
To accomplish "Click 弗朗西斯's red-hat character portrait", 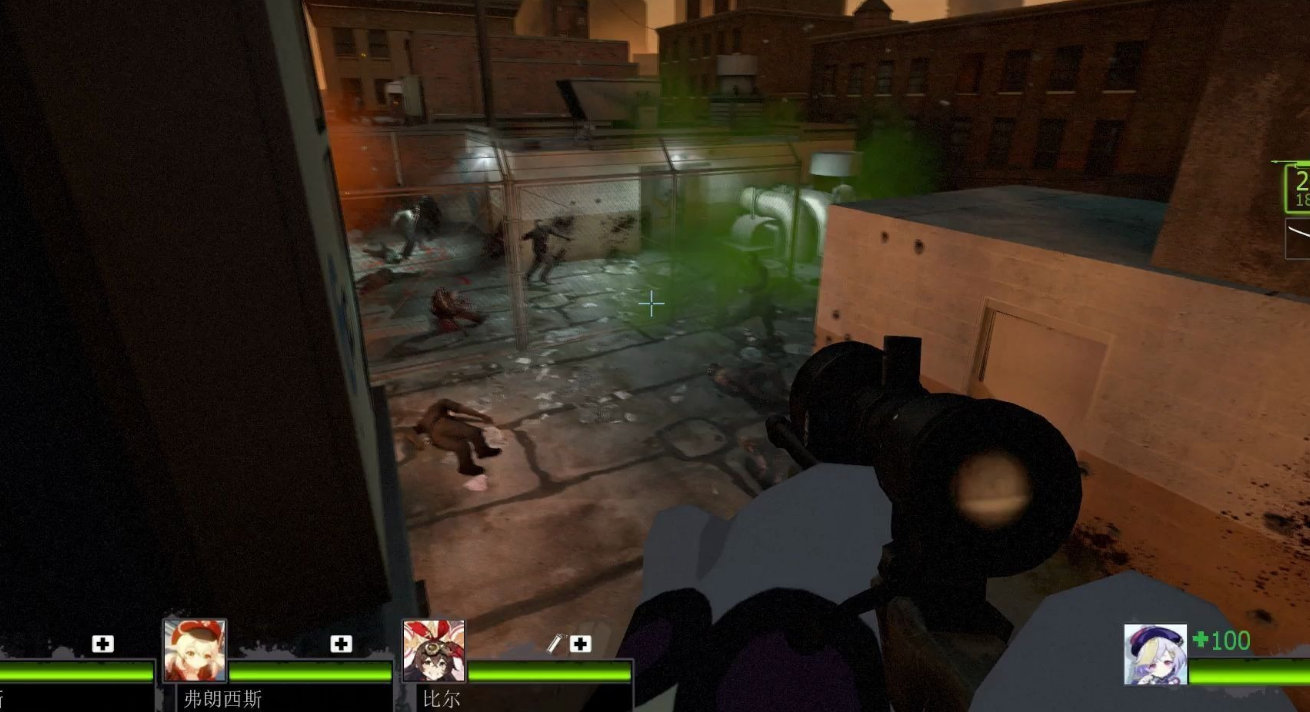I will coord(195,650).
